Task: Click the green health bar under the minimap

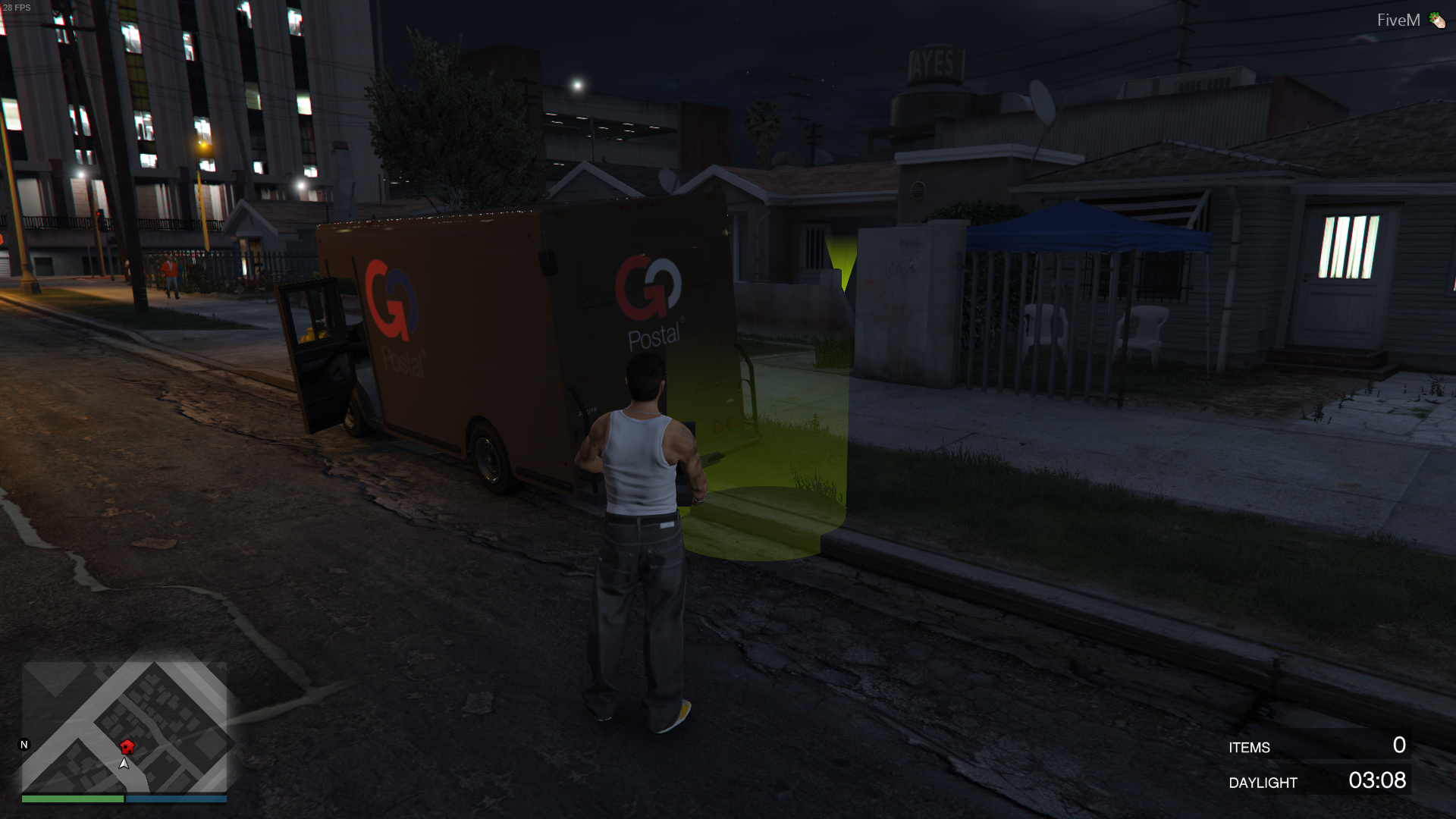Action: click(x=72, y=799)
